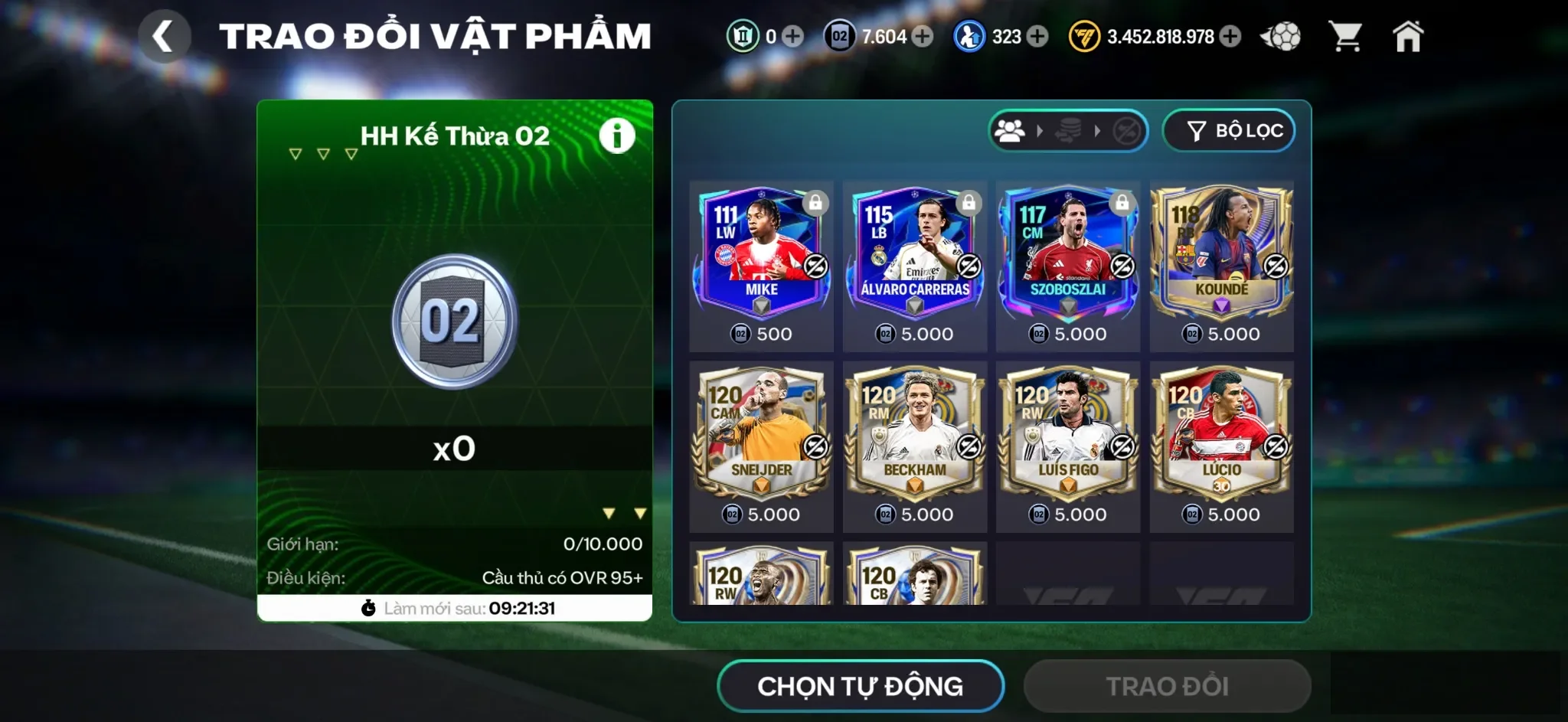Open the BỘ LỌC filter menu
The height and width of the screenshot is (722, 1568).
tap(1229, 130)
